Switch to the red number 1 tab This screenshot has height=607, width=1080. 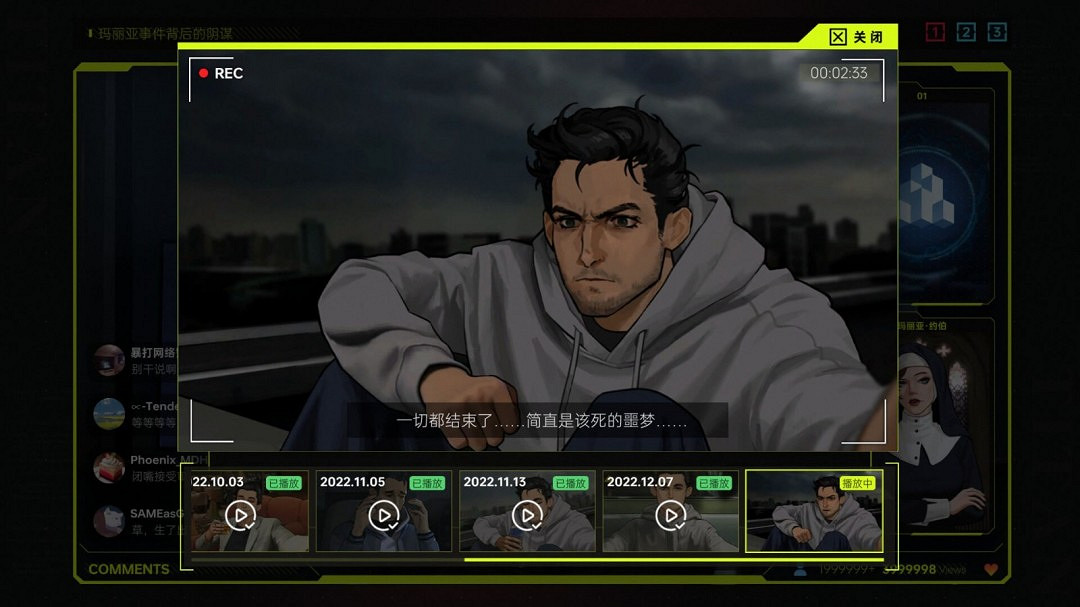pyautogui.click(x=935, y=33)
